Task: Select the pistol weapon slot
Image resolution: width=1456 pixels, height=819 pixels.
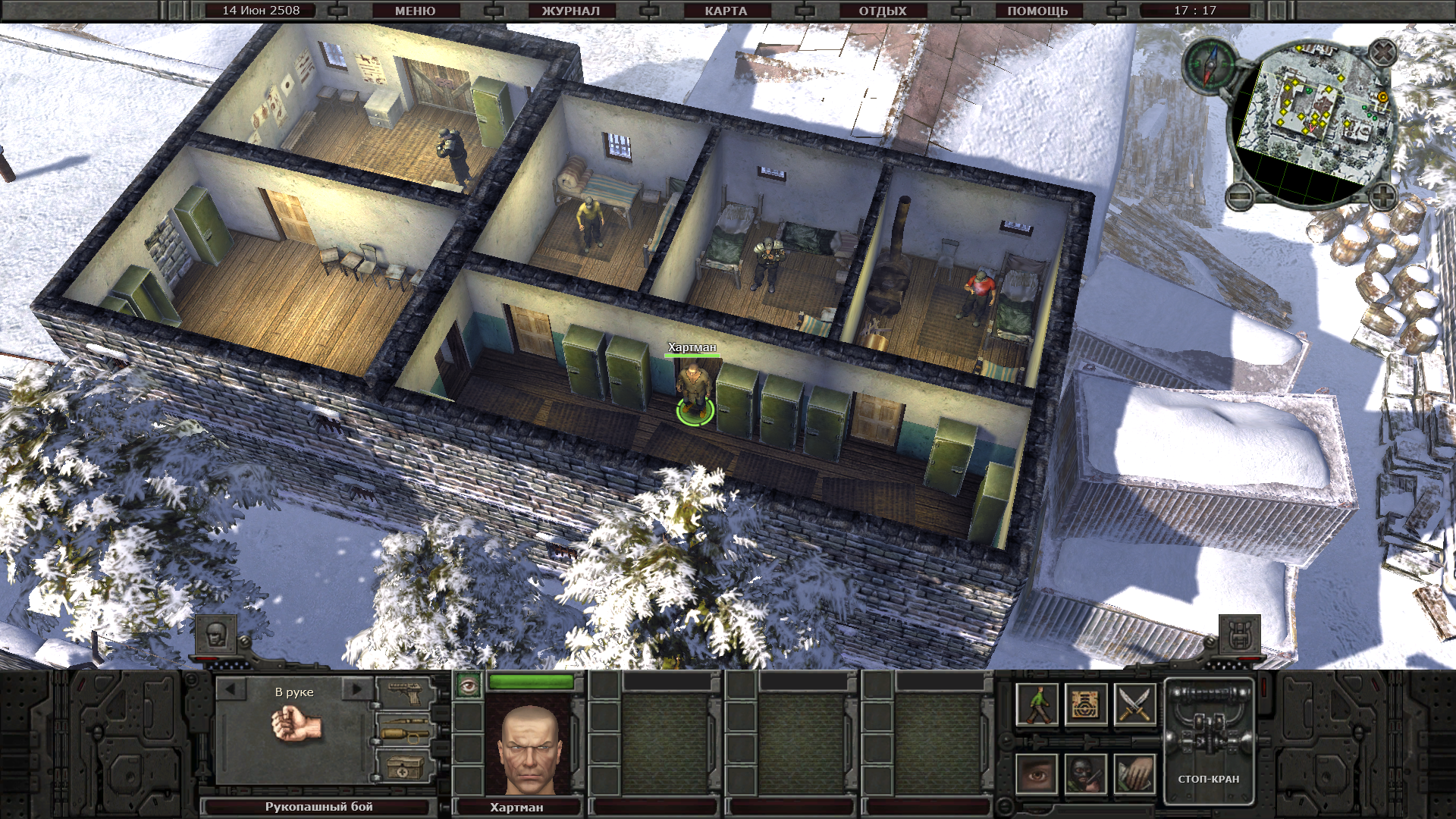Action: click(405, 691)
